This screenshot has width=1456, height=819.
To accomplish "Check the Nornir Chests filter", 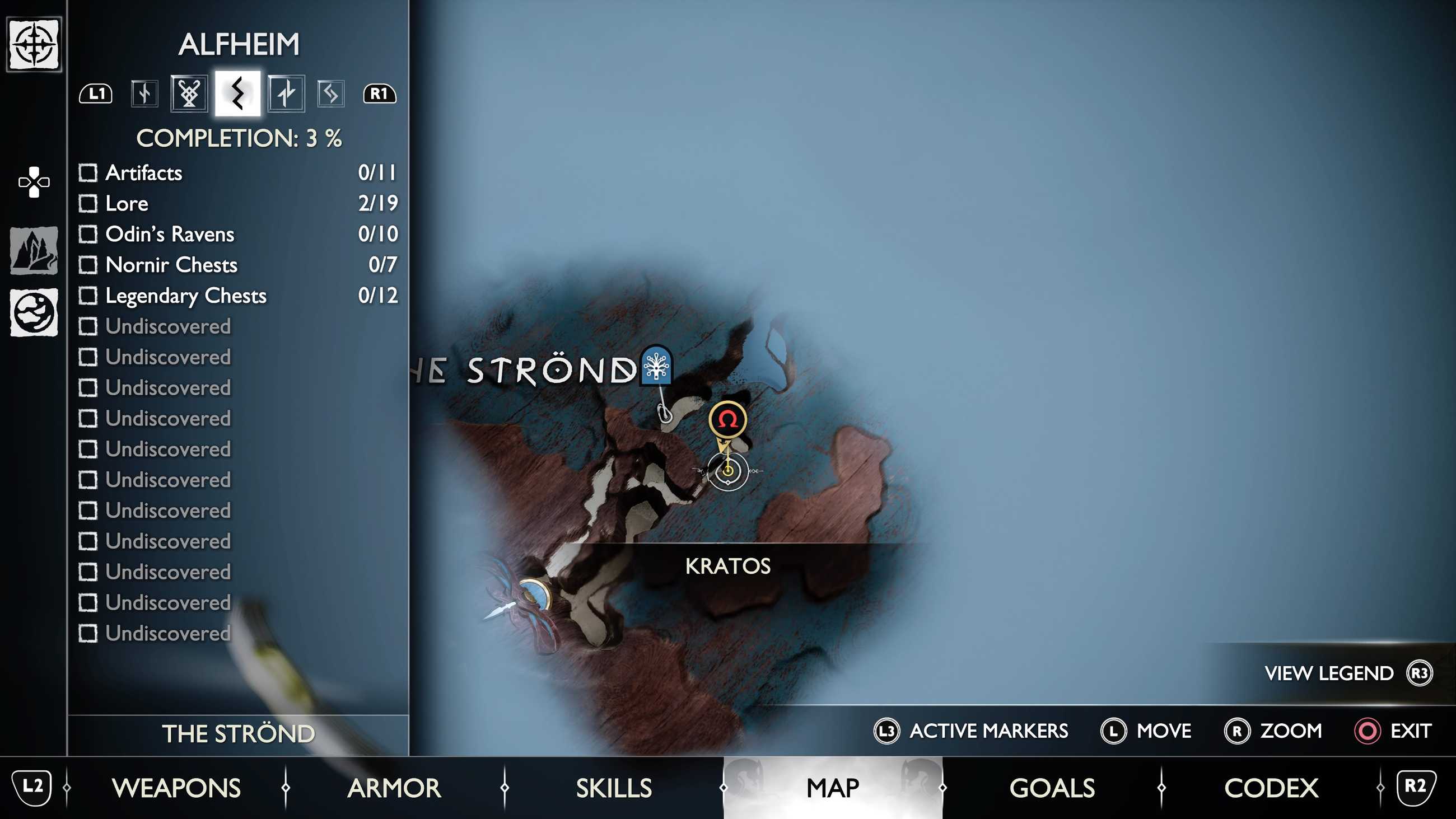I will pos(88,265).
